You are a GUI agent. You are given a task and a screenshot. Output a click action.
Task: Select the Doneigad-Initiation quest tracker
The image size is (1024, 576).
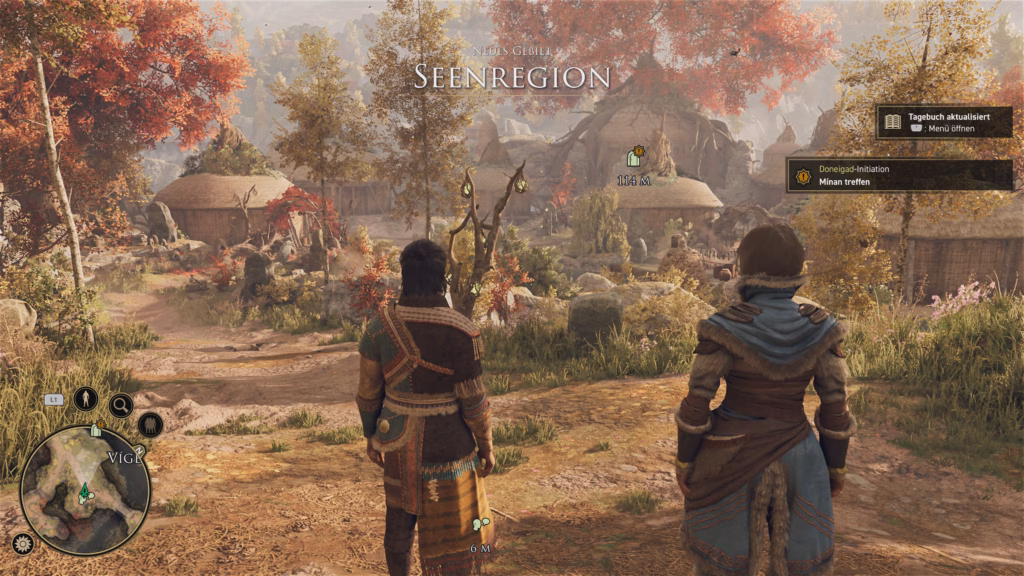click(x=899, y=175)
